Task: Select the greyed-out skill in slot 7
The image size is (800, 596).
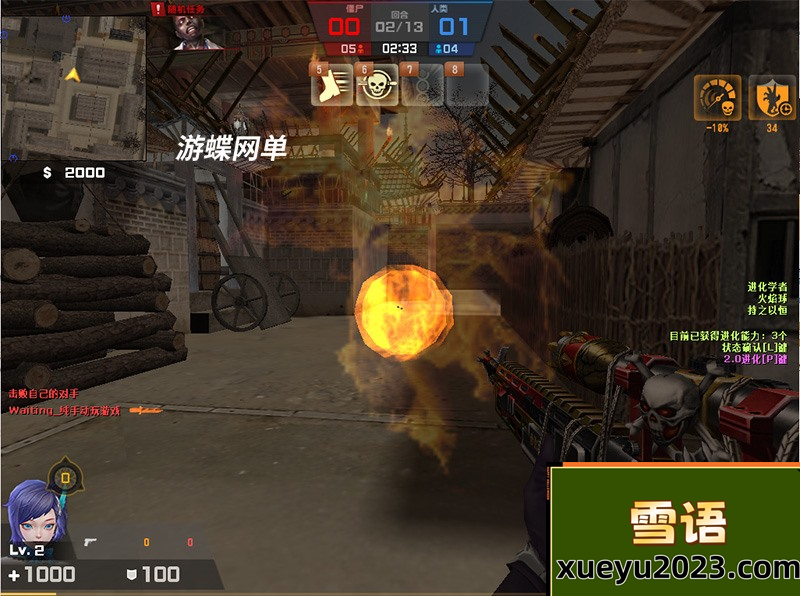Action: point(422,86)
